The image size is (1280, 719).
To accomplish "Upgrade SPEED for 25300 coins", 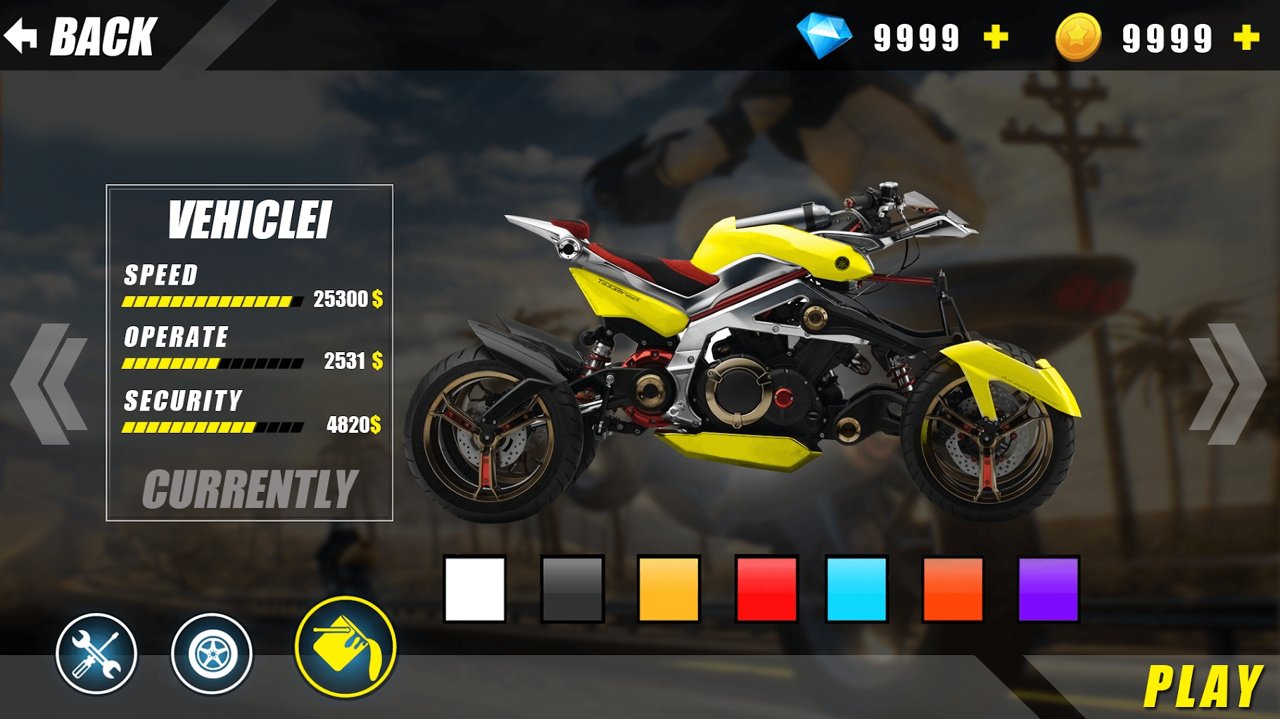I will tap(347, 299).
